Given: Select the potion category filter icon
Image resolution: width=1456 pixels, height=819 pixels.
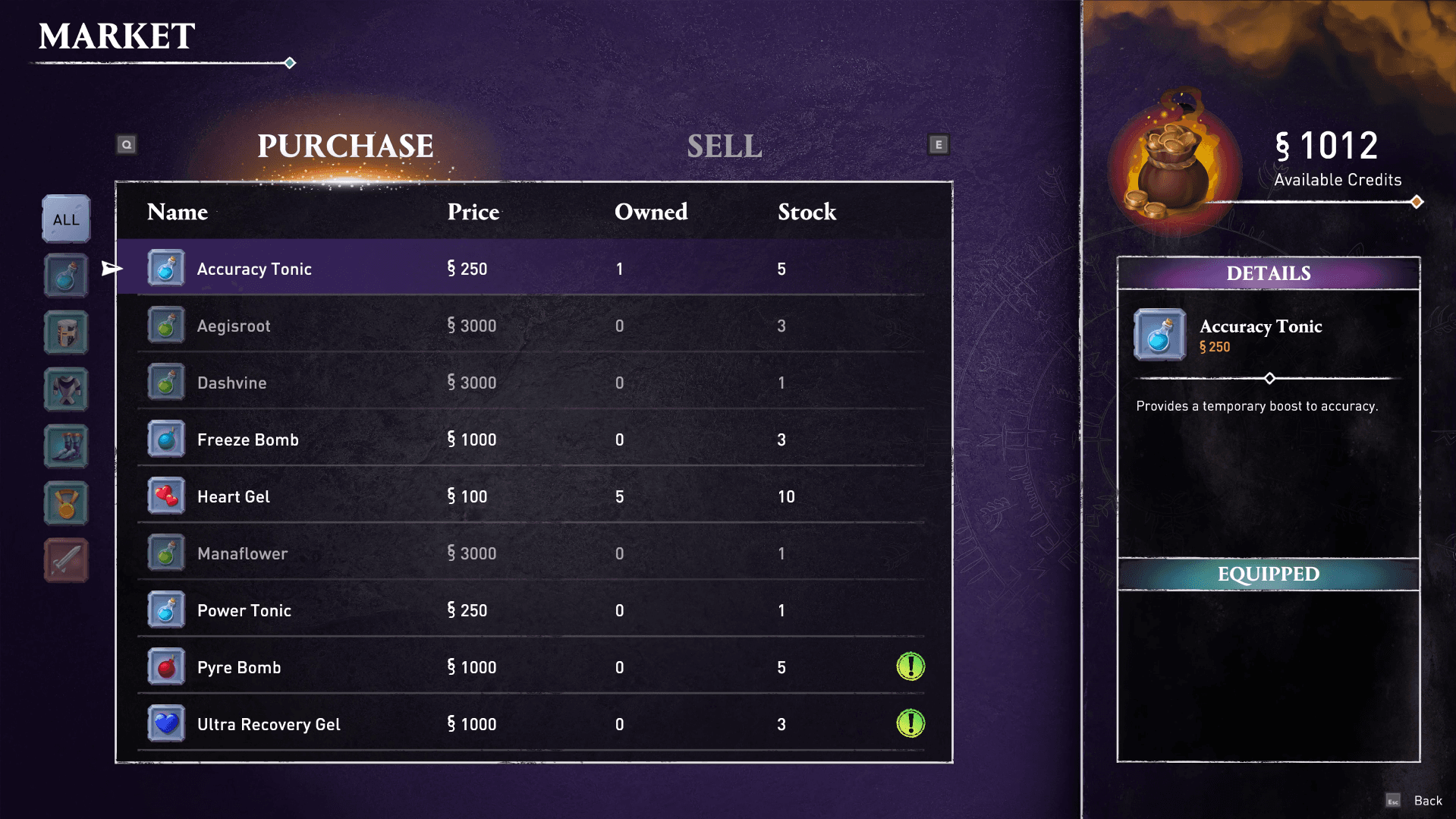Looking at the screenshot, I should point(65,275).
